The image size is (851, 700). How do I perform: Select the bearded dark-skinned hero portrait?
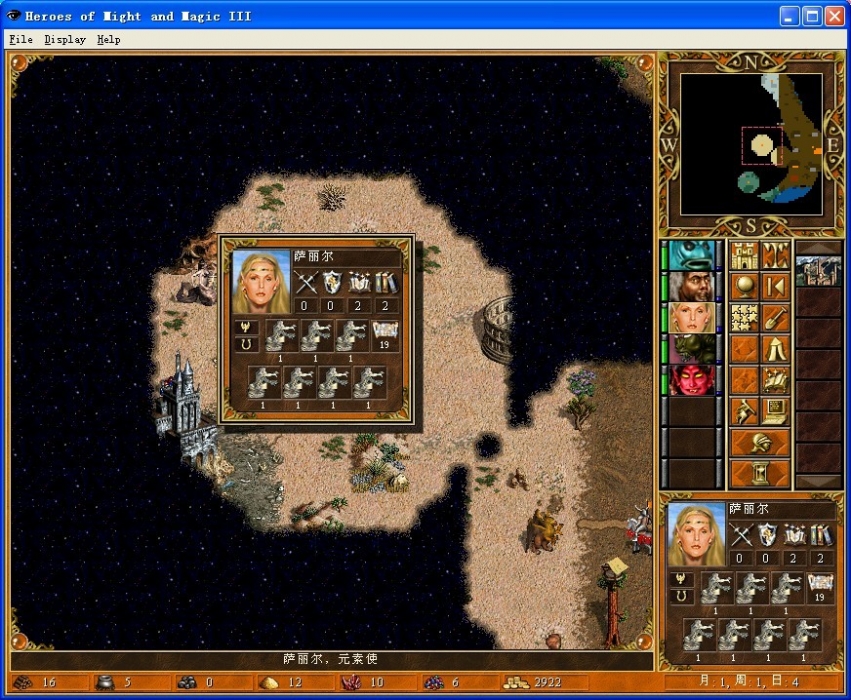coord(689,286)
